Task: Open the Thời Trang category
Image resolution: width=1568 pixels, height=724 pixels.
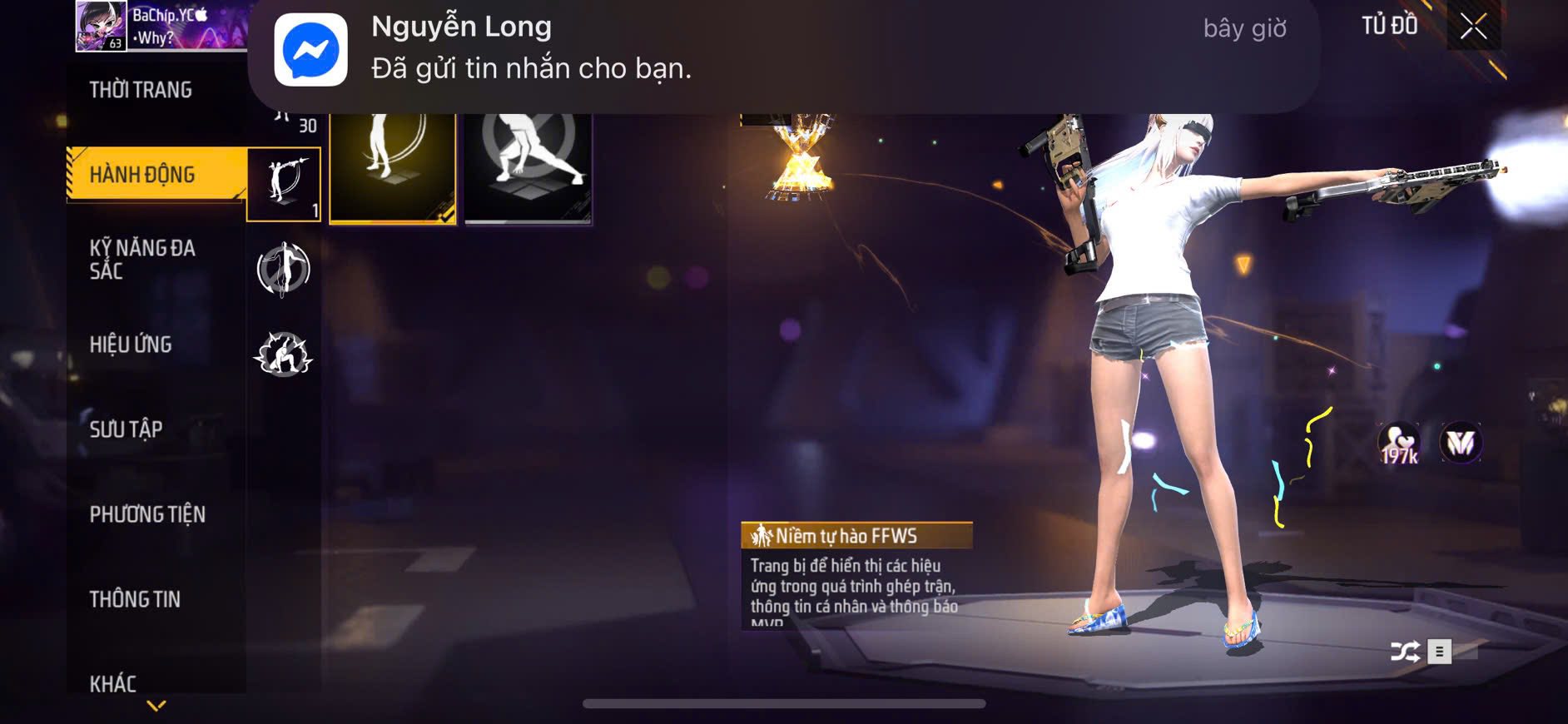Action: click(141, 90)
